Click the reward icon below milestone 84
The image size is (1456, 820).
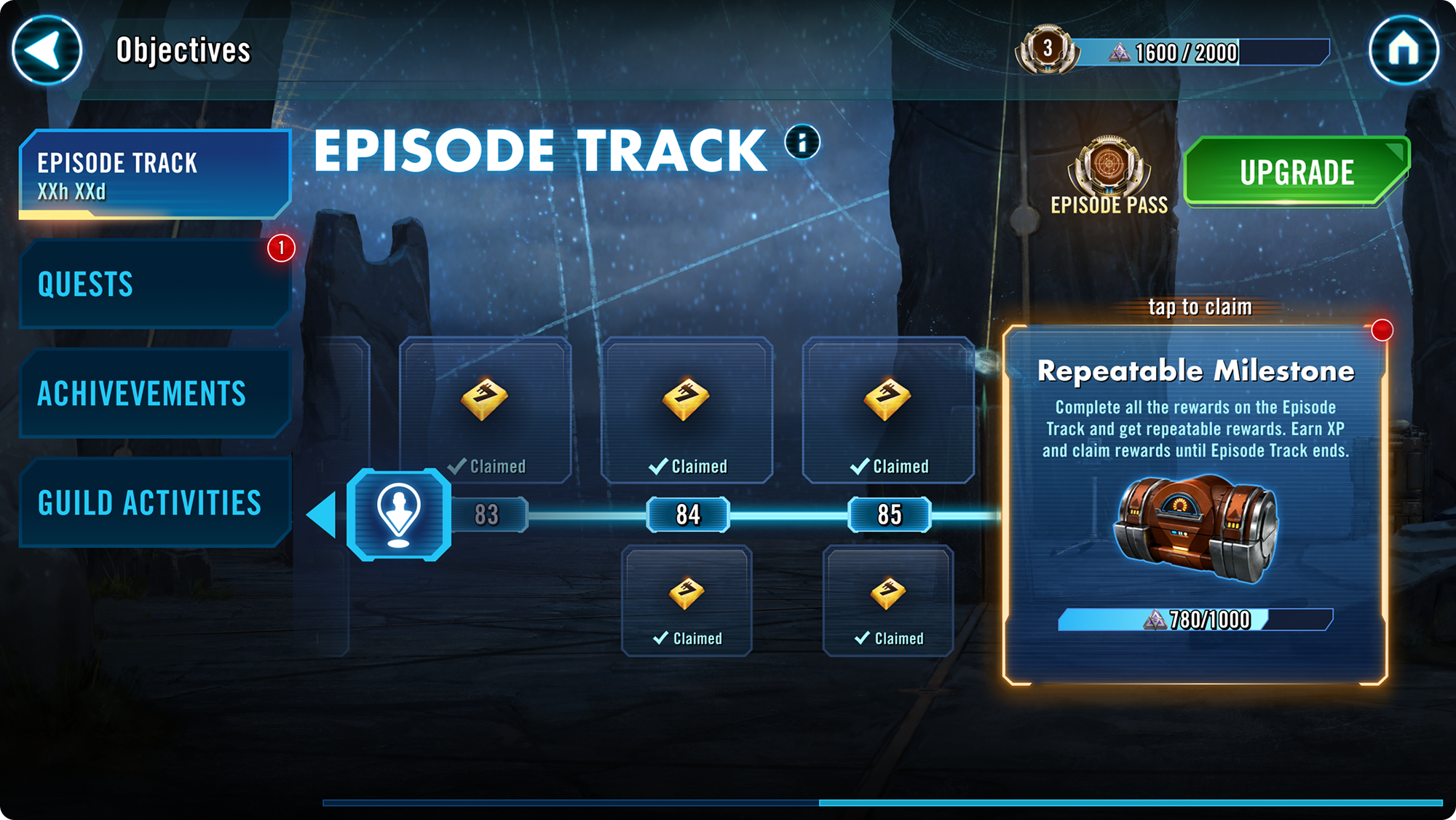pos(687,594)
